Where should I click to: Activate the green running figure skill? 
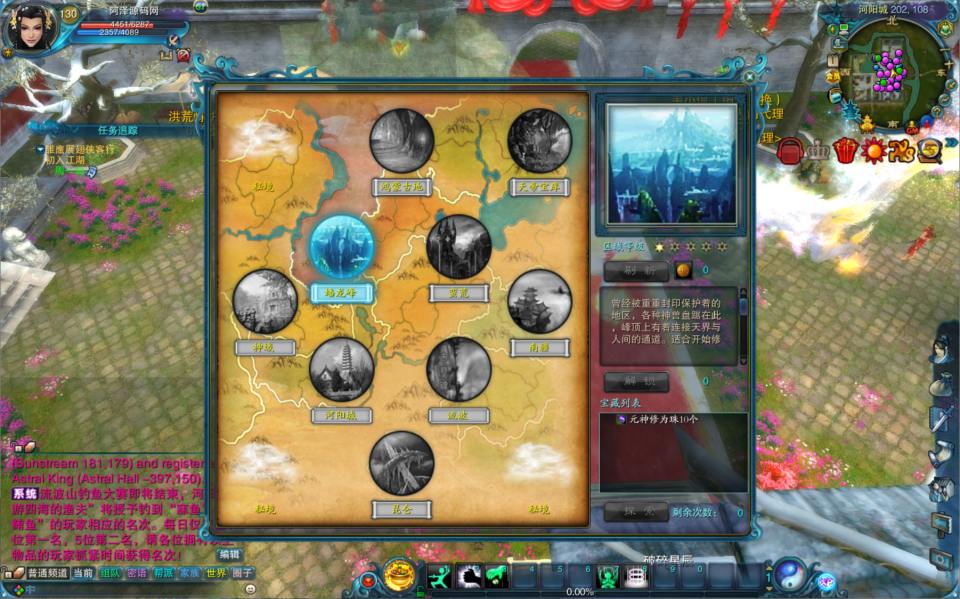[x=440, y=576]
